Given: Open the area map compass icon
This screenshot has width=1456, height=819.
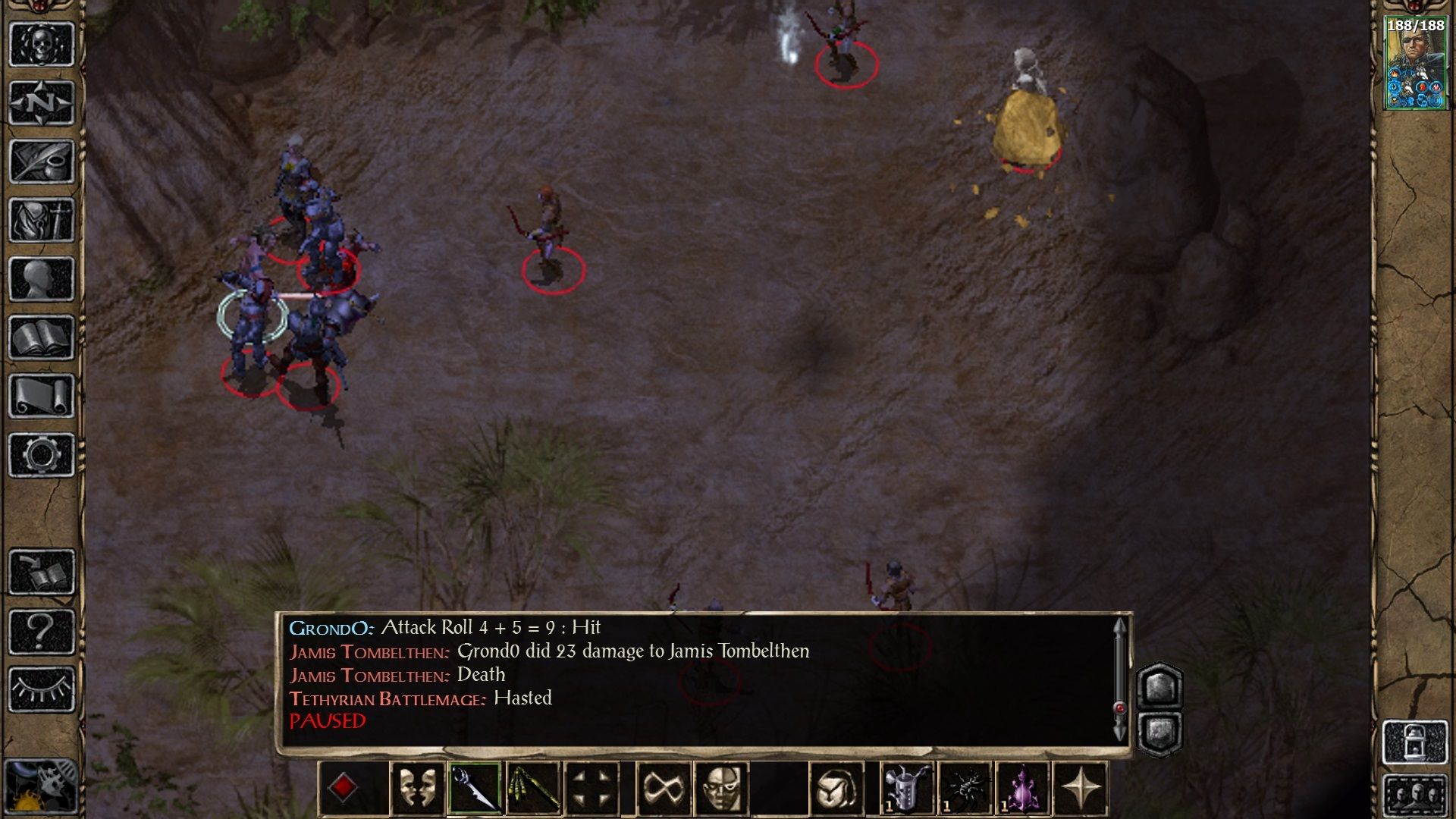Looking at the screenshot, I should (42, 102).
